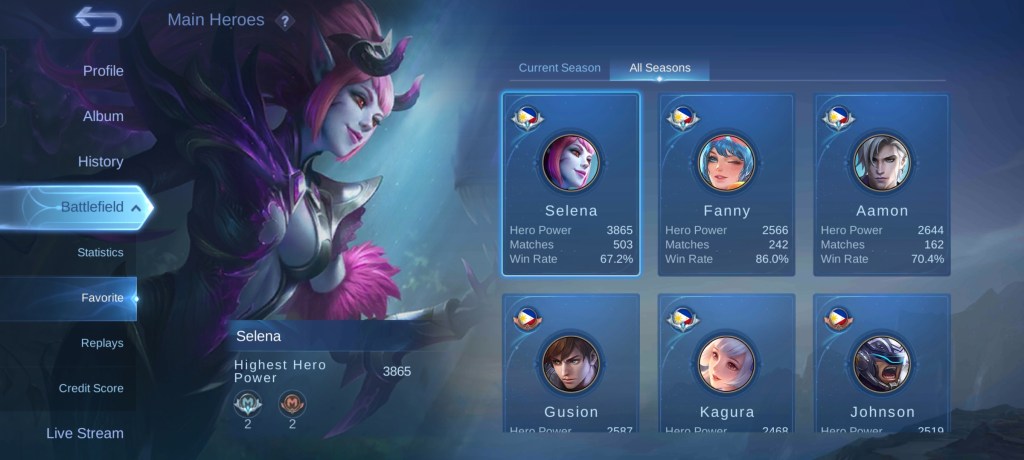Screen dimensions: 1024x460
Task: Choose the Favorite submenu
Action: pyautogui.click(x=102, y=298)
